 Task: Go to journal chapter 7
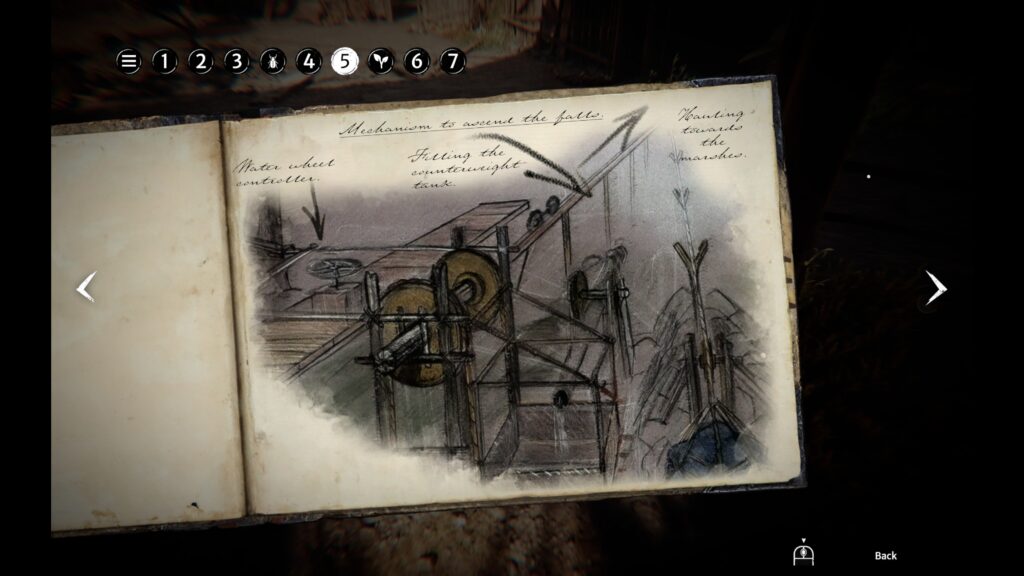point(453,61)
